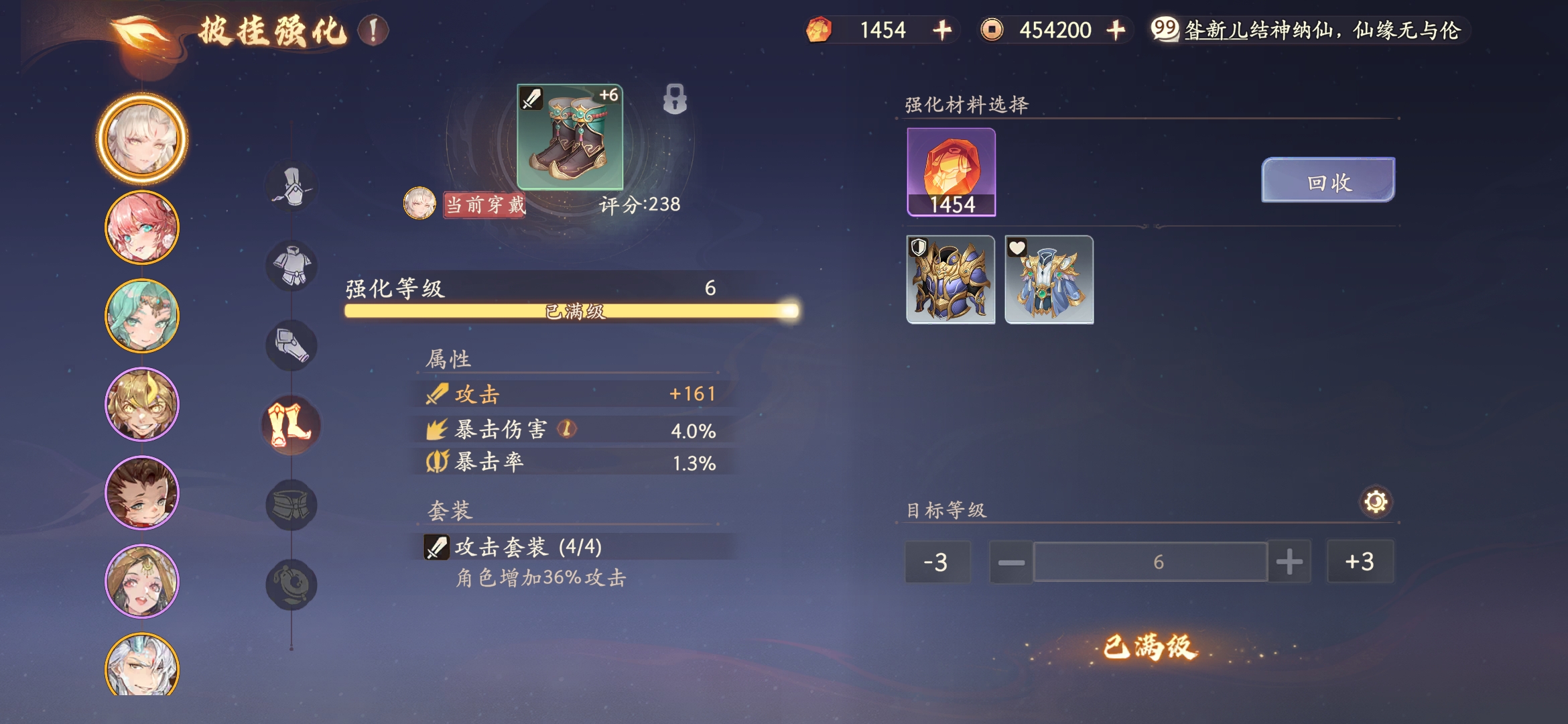Select the red gem enhancement material
1568x724 pixels.
[951, 172]
